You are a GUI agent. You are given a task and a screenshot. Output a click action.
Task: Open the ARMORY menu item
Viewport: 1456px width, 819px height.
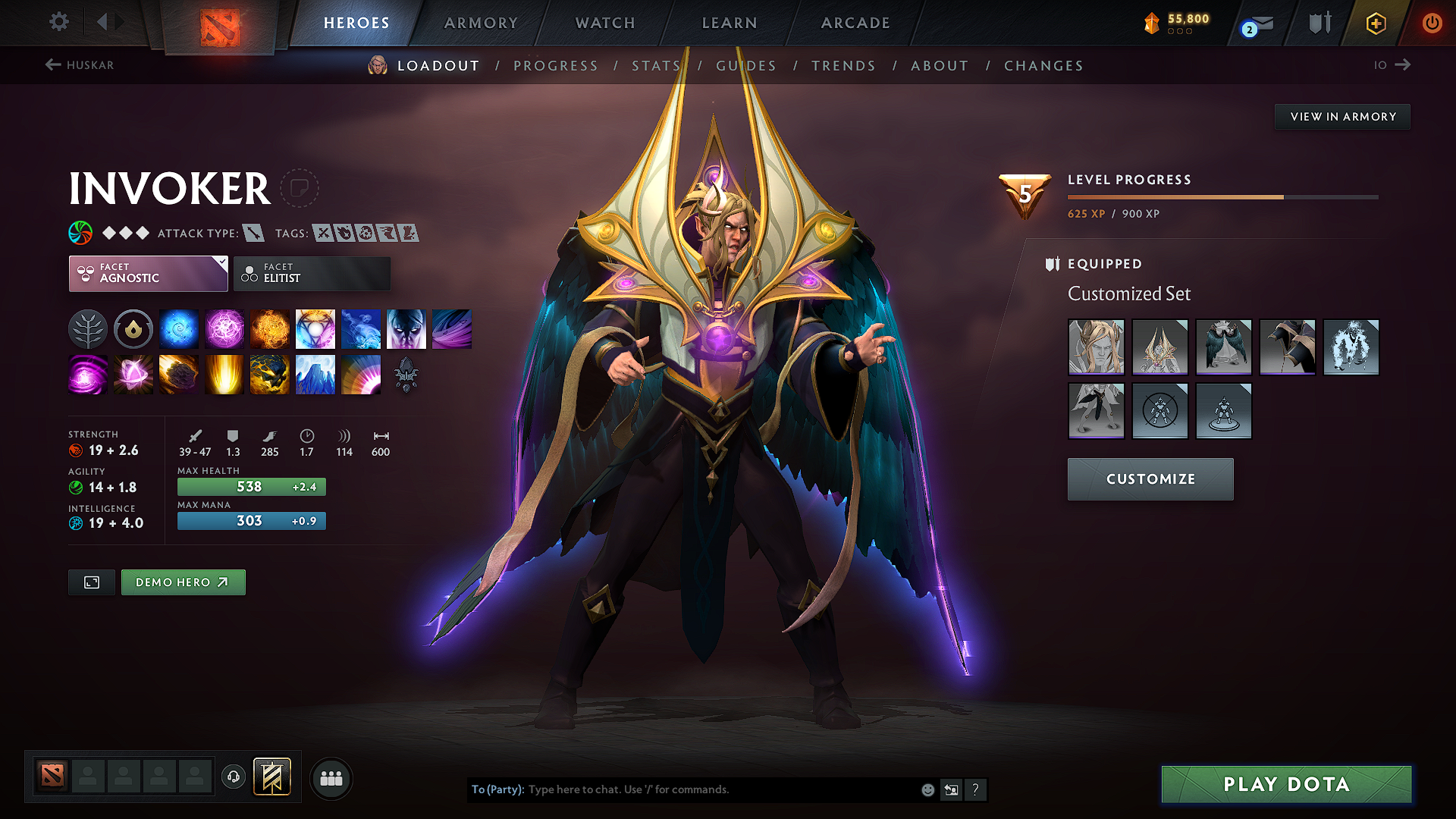(480, 23)
